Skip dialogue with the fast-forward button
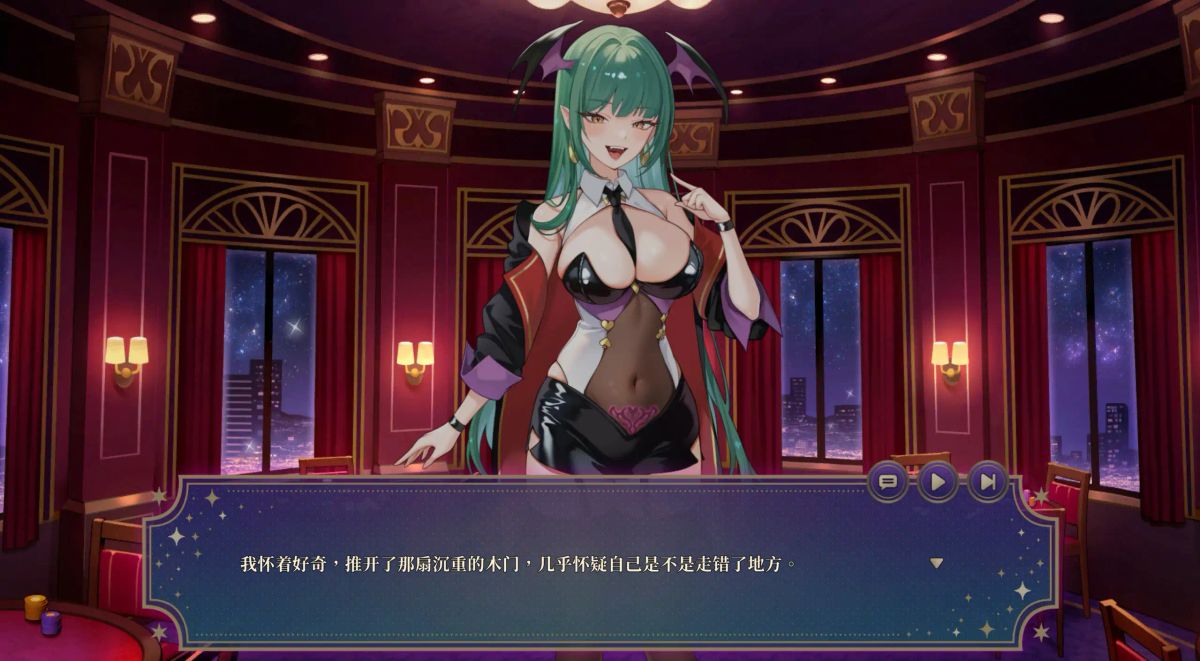The image size is (1200, 661). point(987,482)
